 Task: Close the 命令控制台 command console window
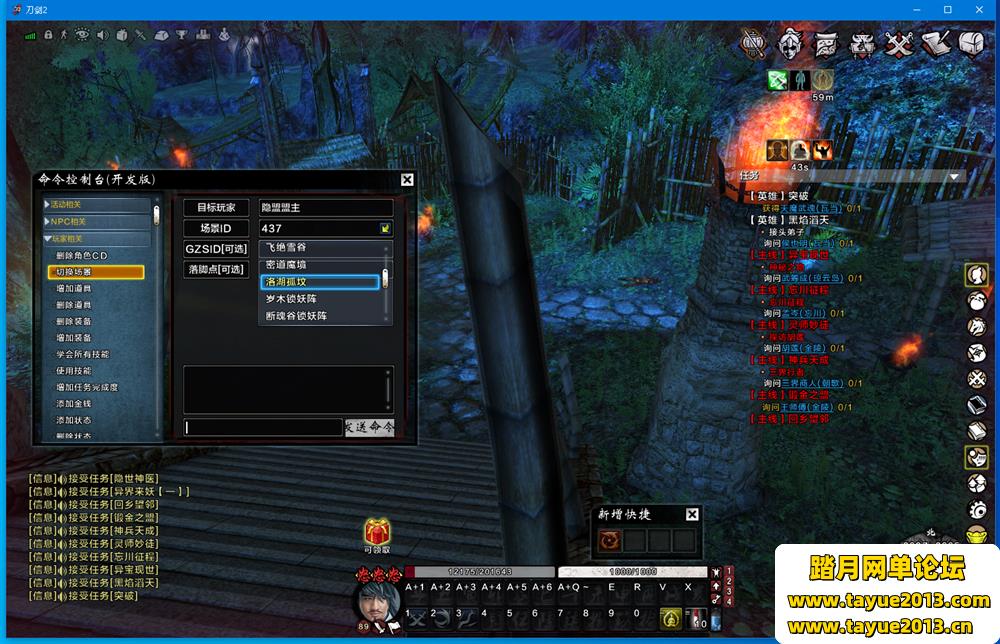(x=407, y=180)
